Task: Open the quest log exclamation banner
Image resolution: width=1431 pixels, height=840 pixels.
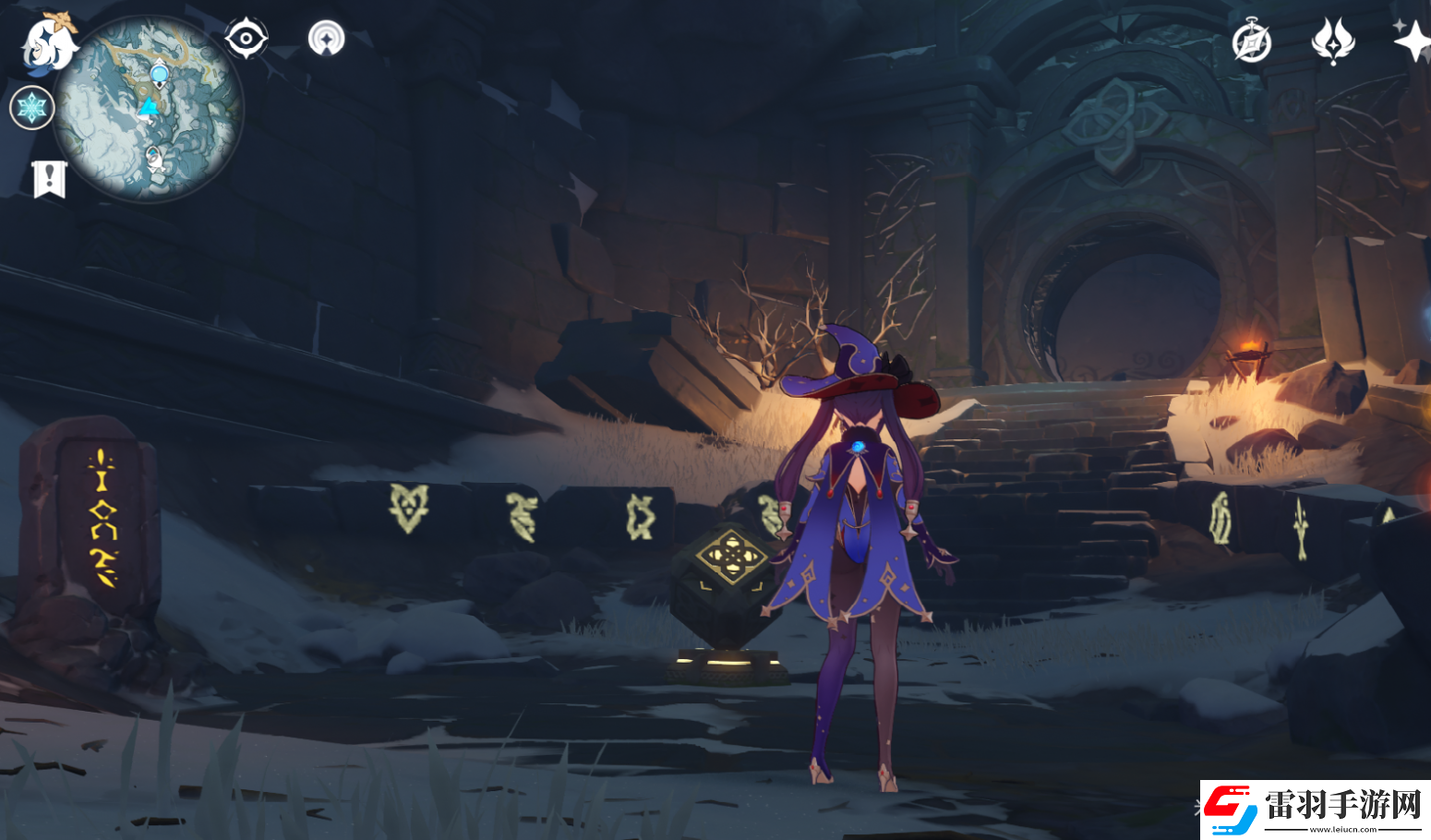Action: (x=49, y=178)
